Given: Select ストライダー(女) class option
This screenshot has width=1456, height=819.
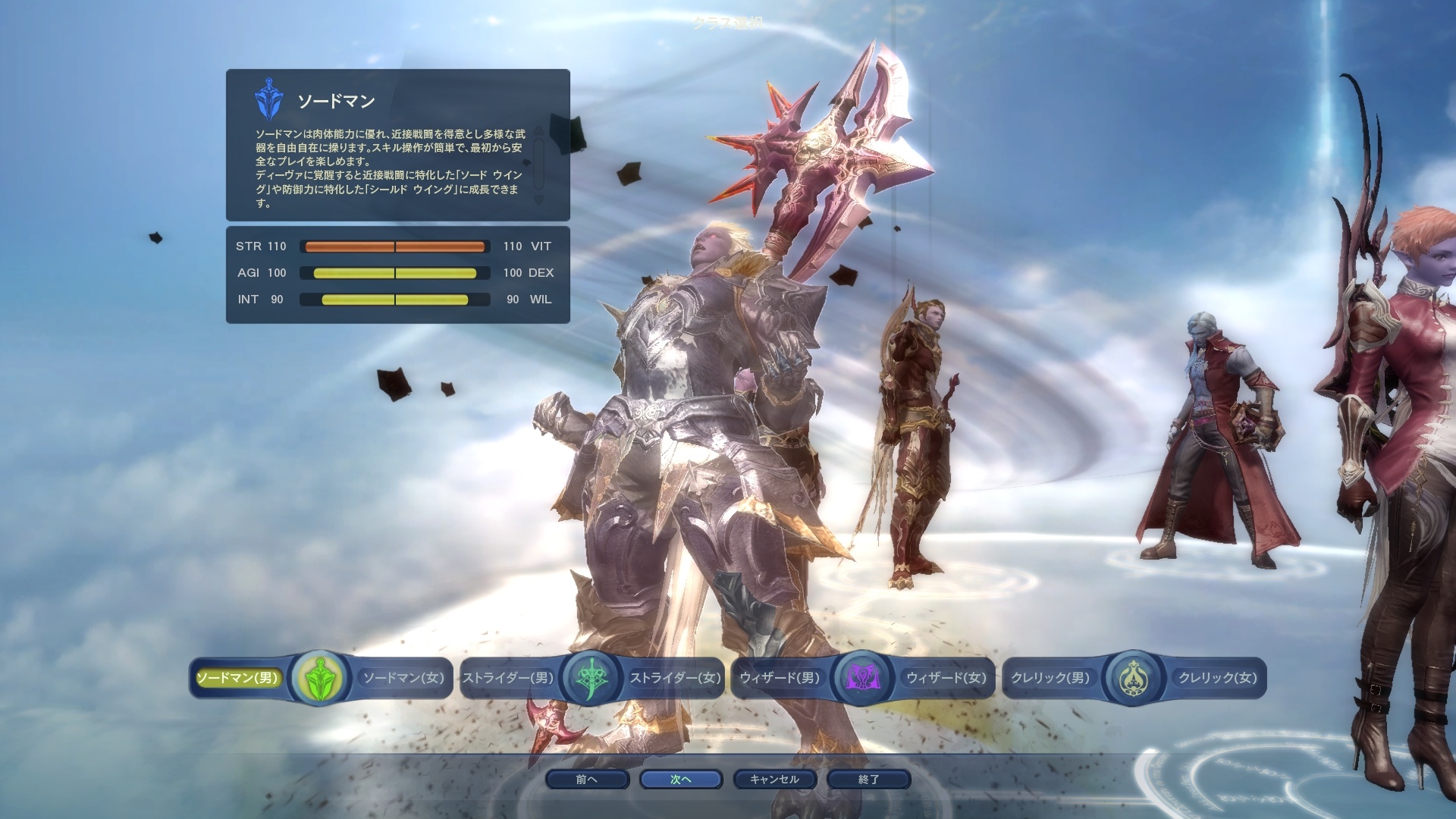Looking at the screenshot, I should [x=675, y=678].
